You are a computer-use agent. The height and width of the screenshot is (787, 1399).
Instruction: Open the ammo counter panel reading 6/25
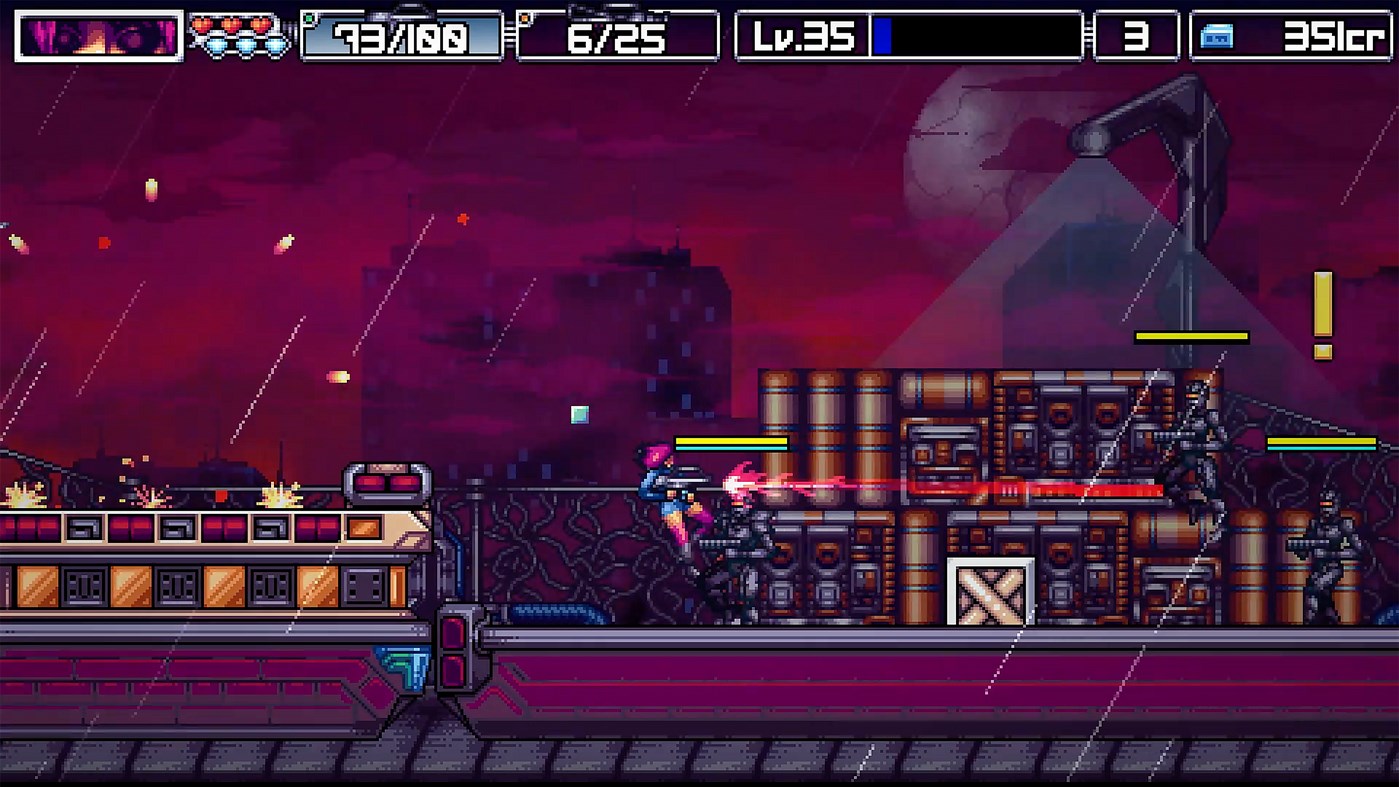[x=615, y=35]
